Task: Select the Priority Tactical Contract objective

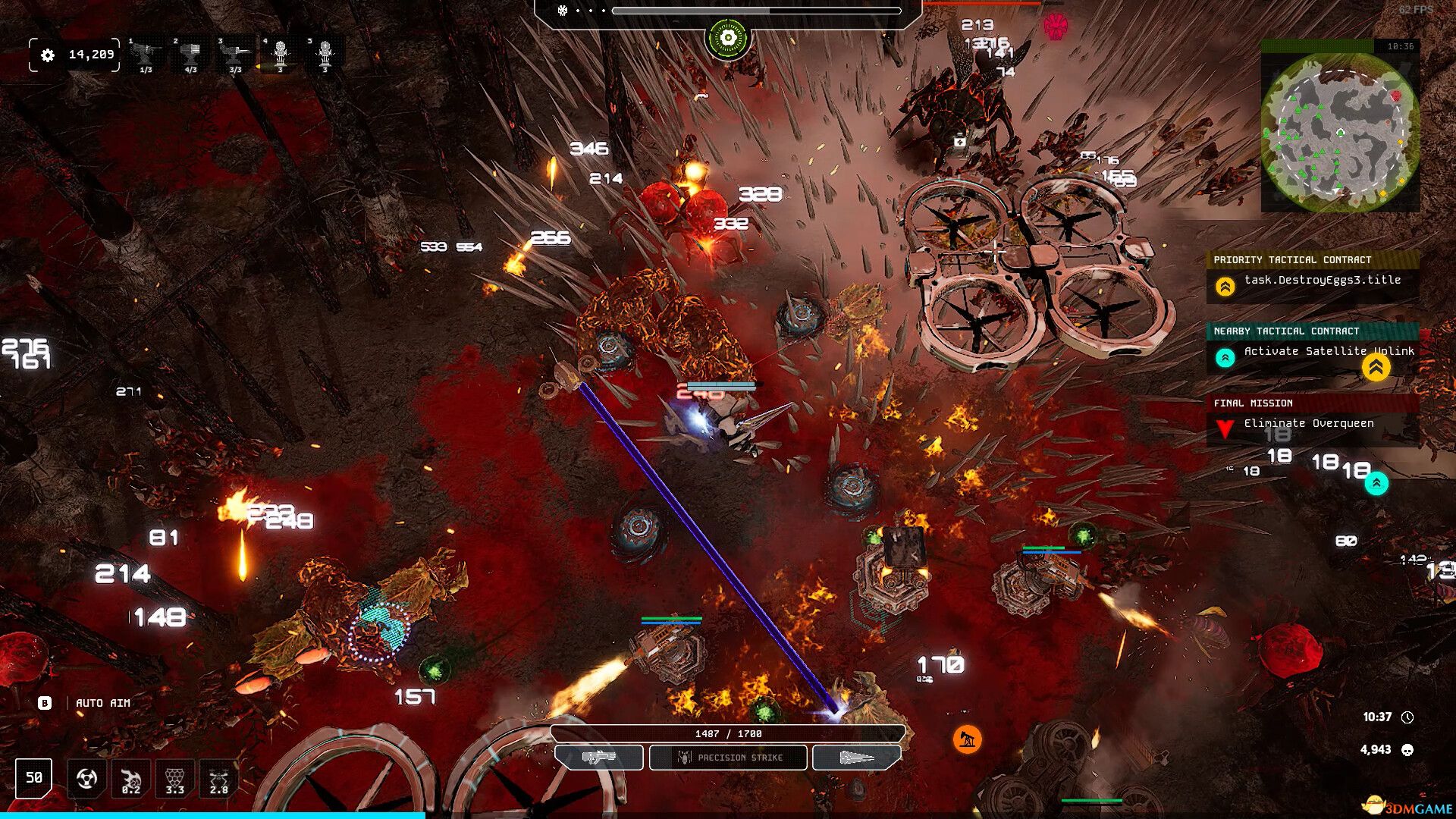Action: point(1312,280)
